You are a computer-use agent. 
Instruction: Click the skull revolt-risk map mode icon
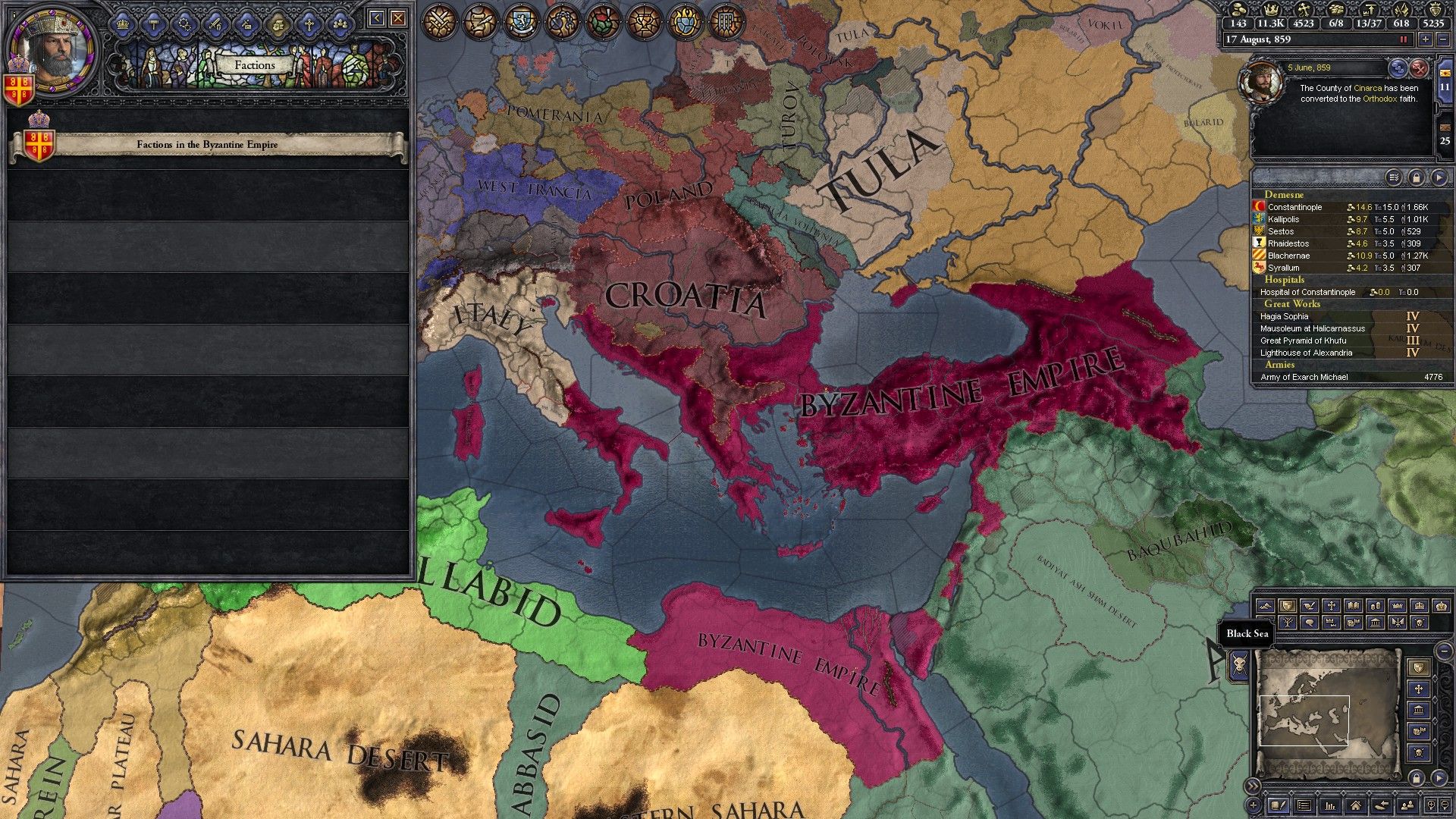pyautogui.click(x=1418, y=623)
